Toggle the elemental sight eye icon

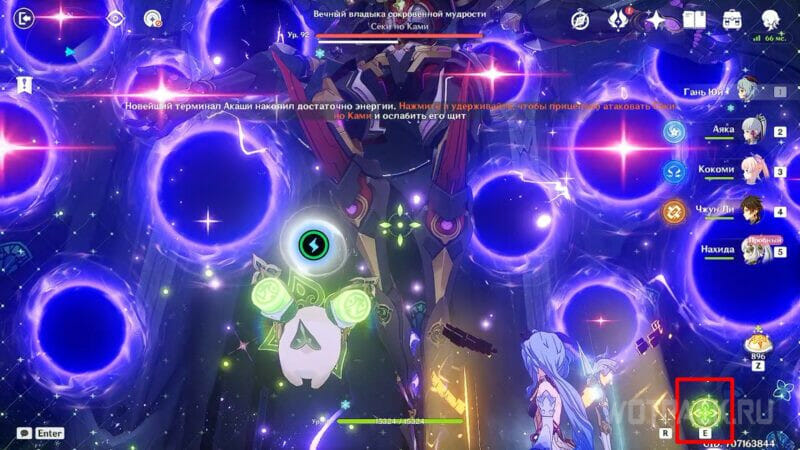point(115,17)
